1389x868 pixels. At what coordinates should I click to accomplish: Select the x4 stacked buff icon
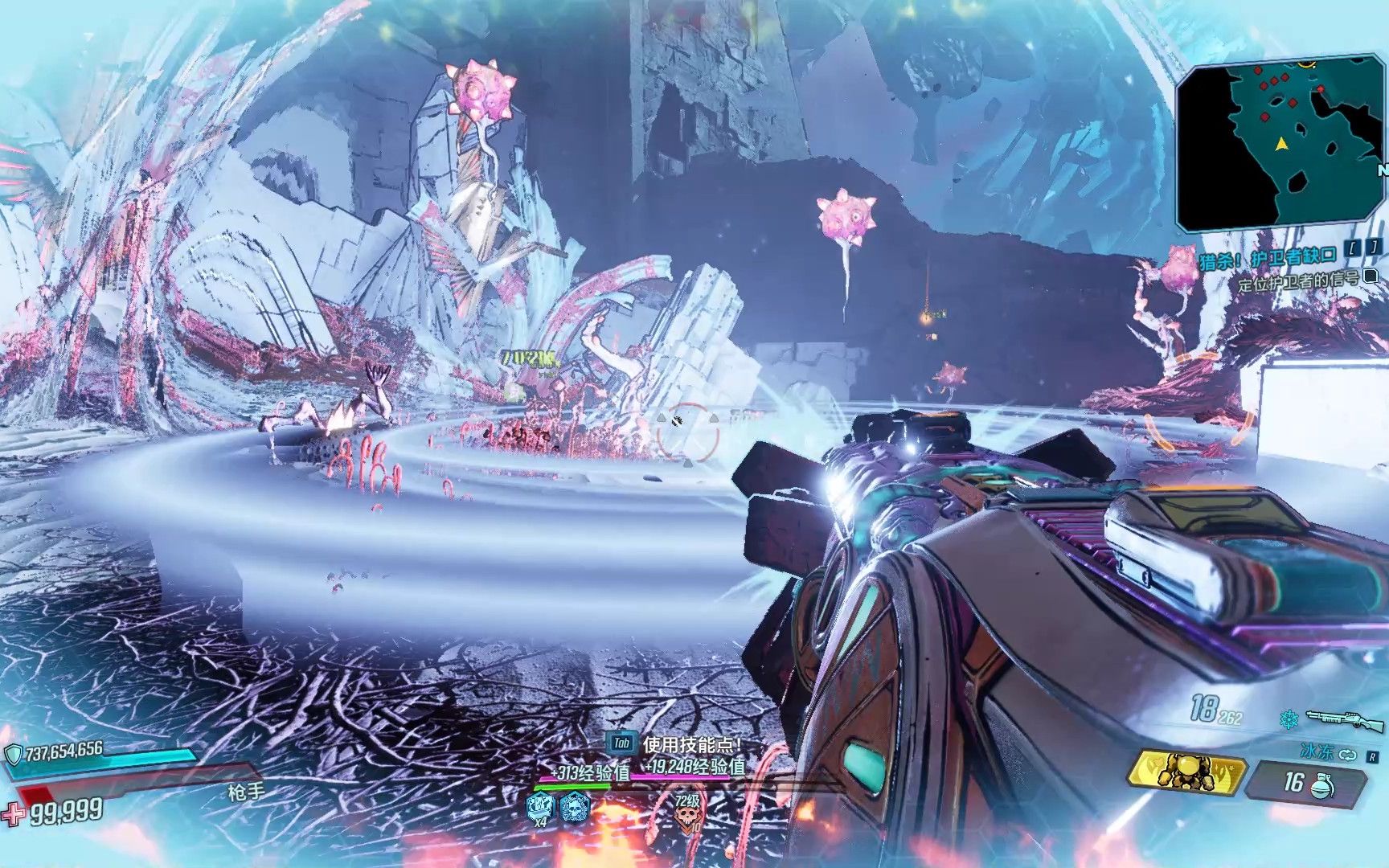[541, 807]
